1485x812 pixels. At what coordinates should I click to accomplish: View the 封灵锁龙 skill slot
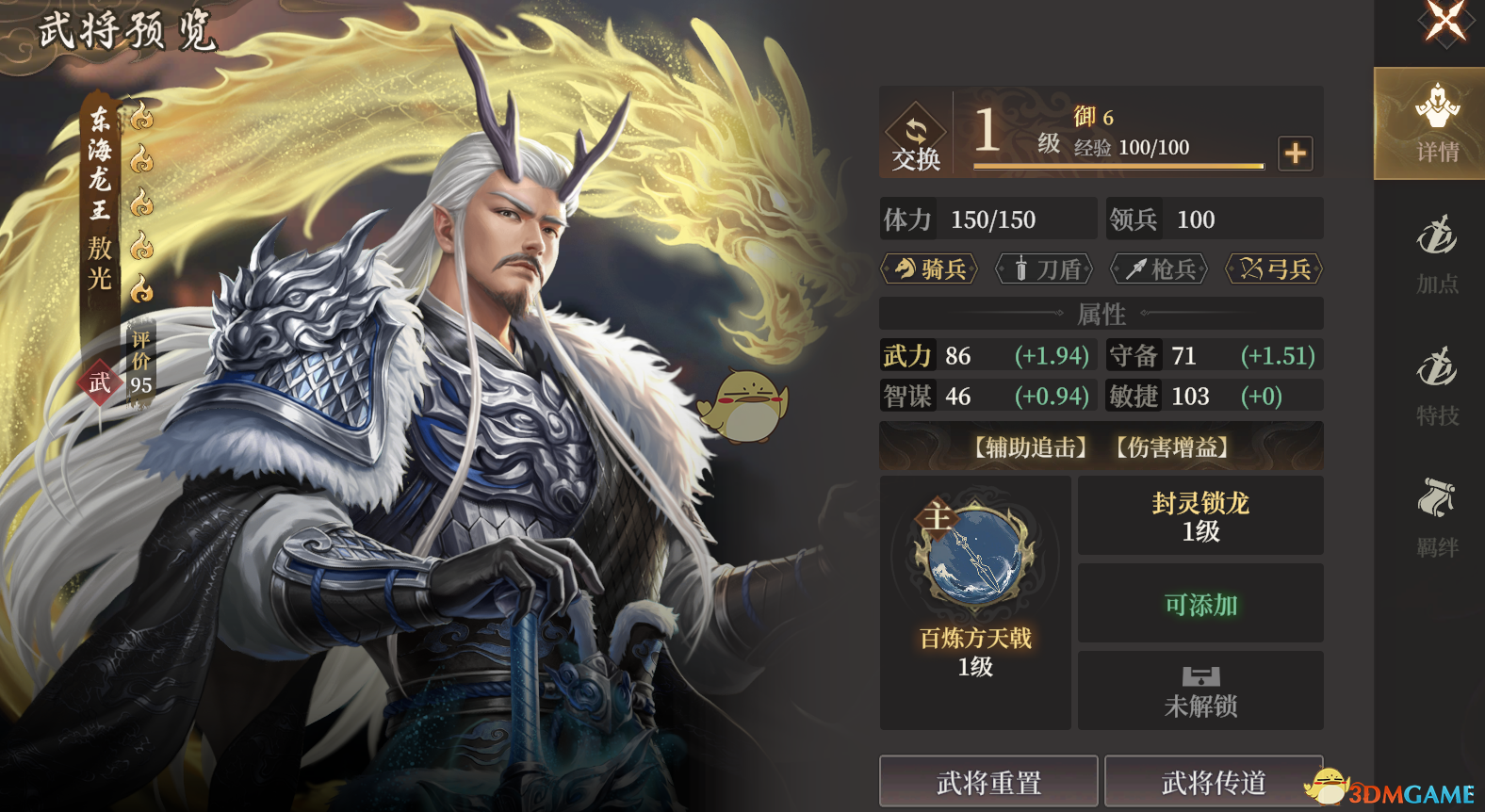[x=1200, y=516]
